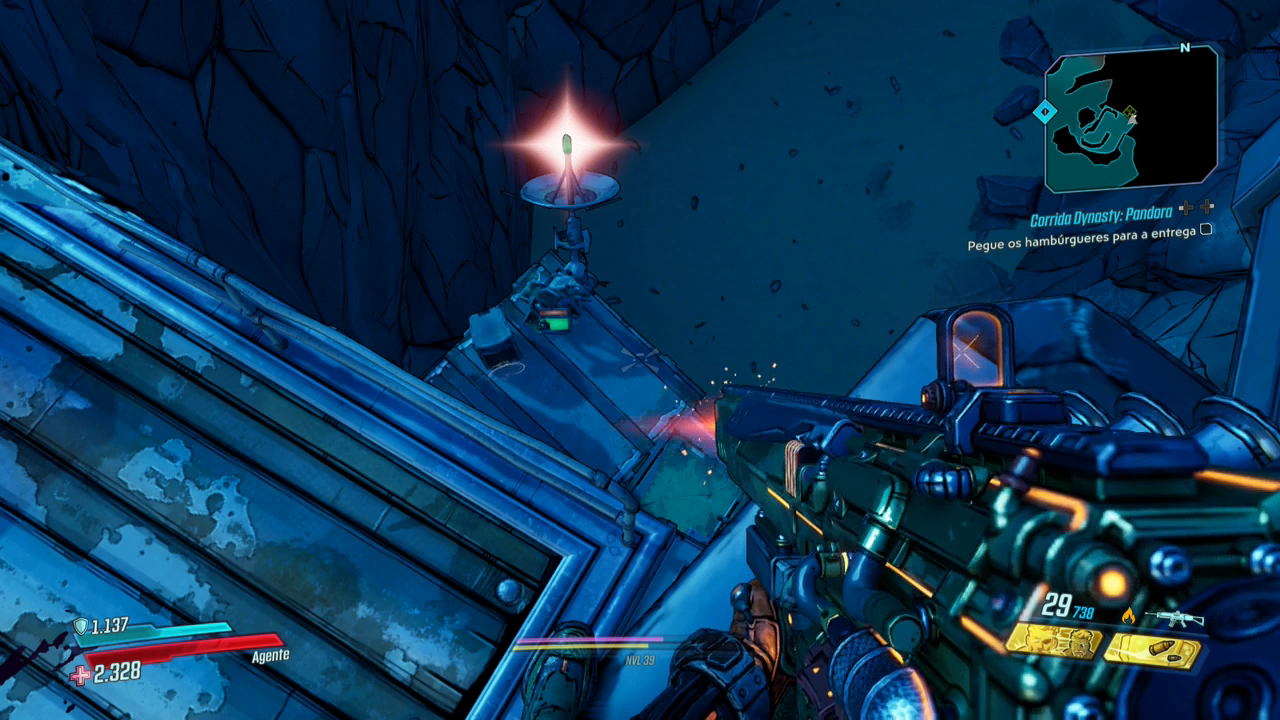The width and height of the screenshot is (1280, 720).
Task: Select the yellow bullet ammo card
Action: [1151, 651]
